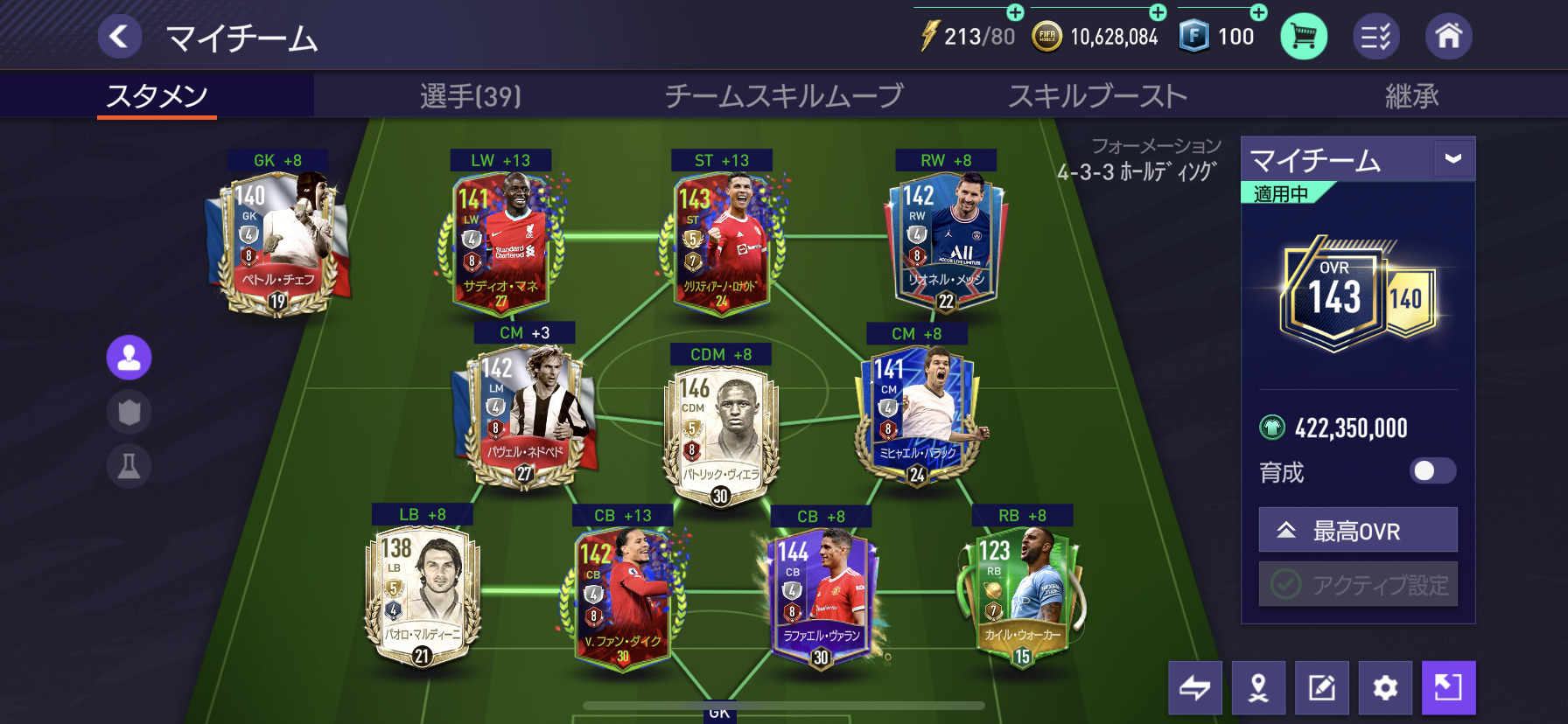Choose Petr Čech goalkeeper card
The image size is (1568, 724).
click(277, 240)
